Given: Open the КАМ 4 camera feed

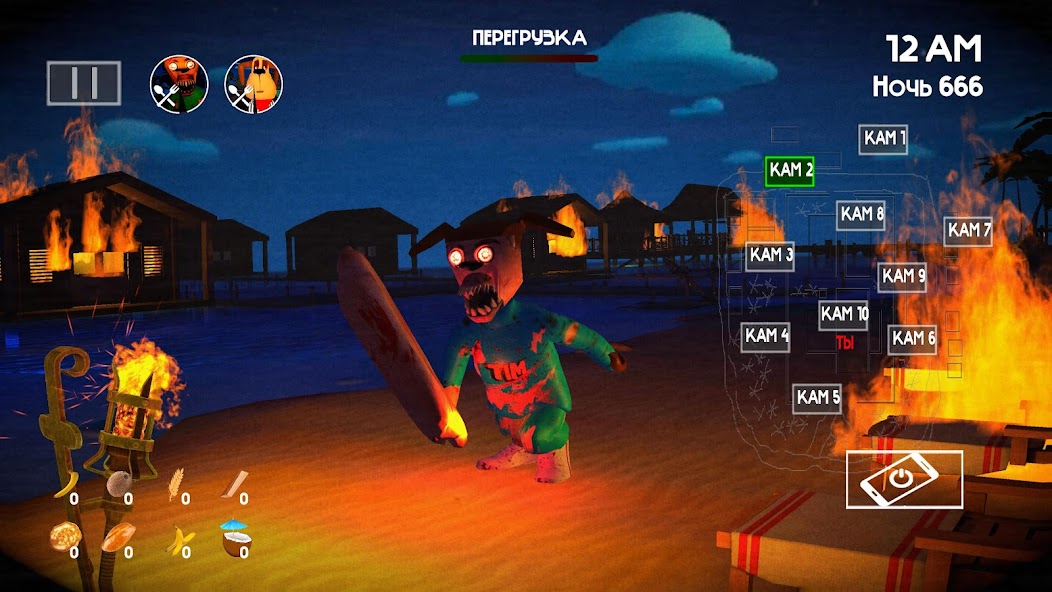Looking at the screenshot, I should point(766,336).
